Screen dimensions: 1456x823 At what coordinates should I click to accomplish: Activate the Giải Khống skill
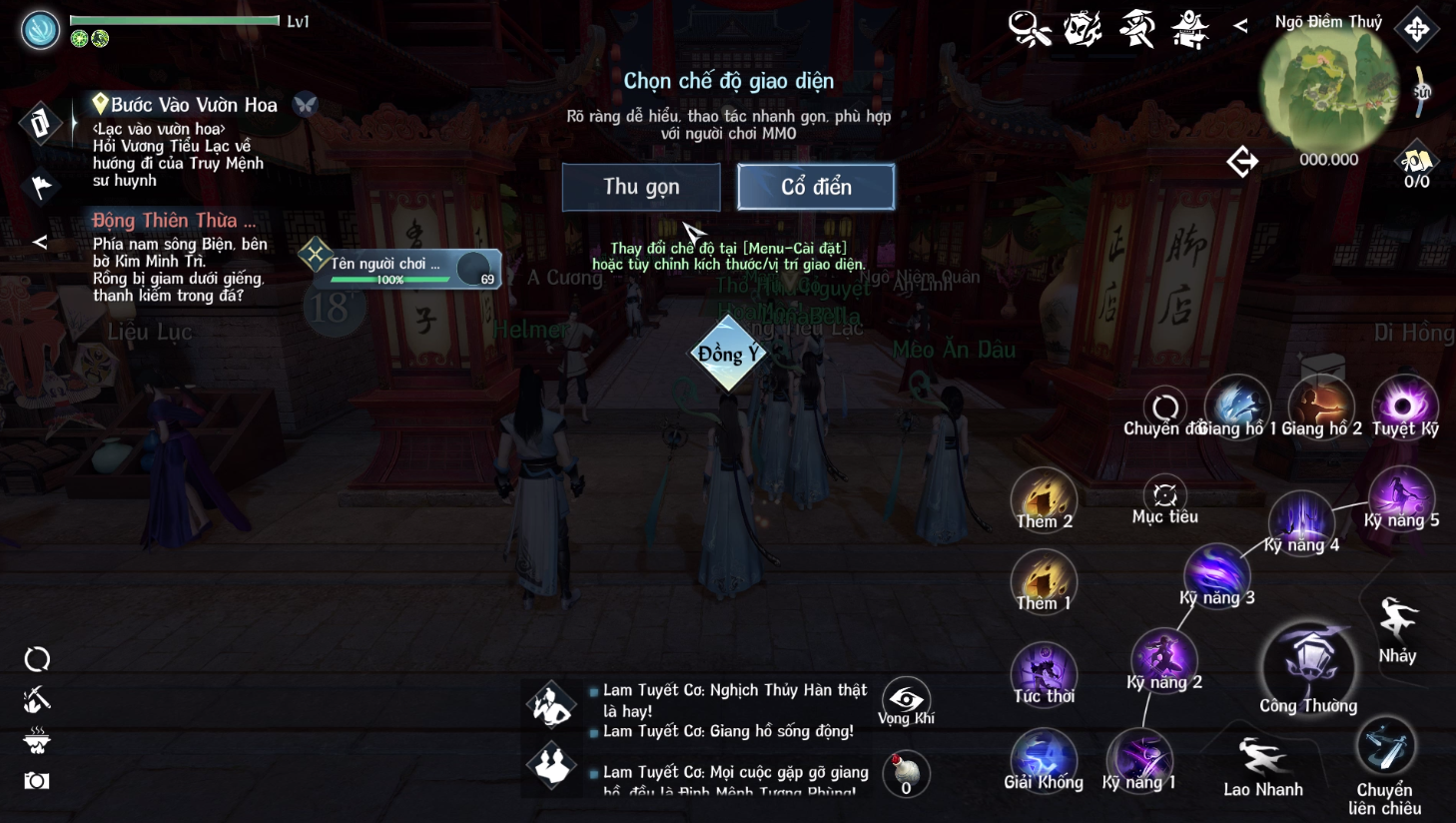1044,758
